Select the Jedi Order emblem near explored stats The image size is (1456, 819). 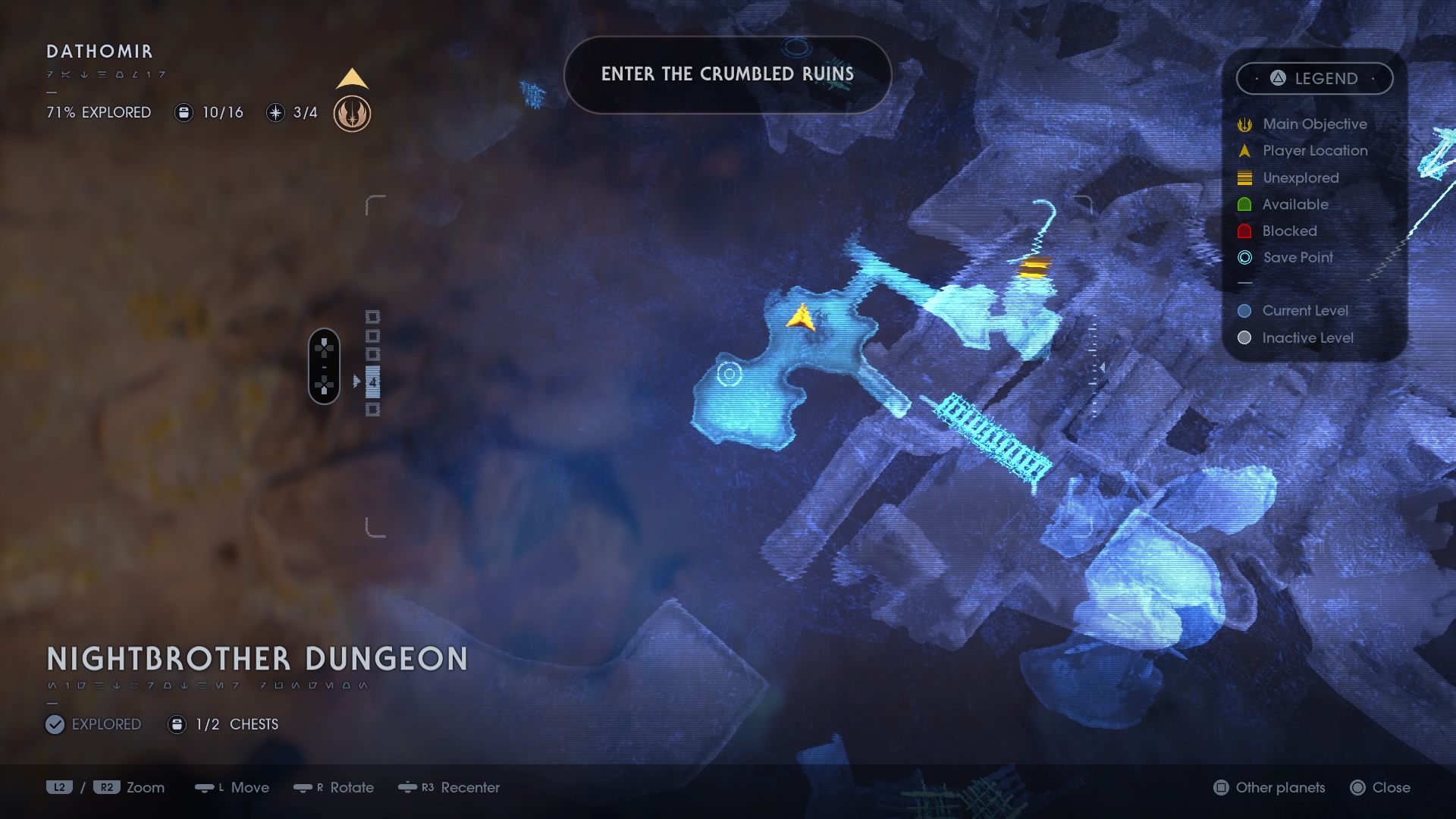[351, 115]
